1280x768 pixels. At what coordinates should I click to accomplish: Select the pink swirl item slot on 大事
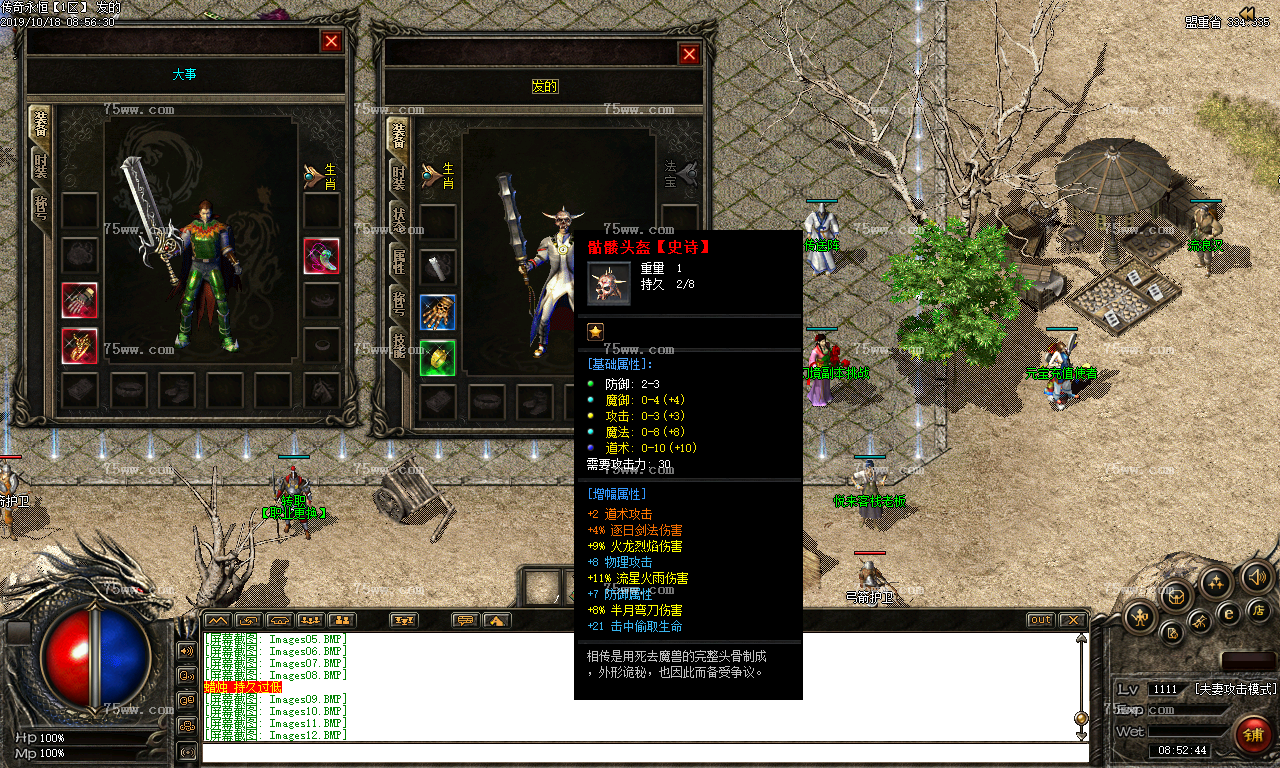point(321,256)
